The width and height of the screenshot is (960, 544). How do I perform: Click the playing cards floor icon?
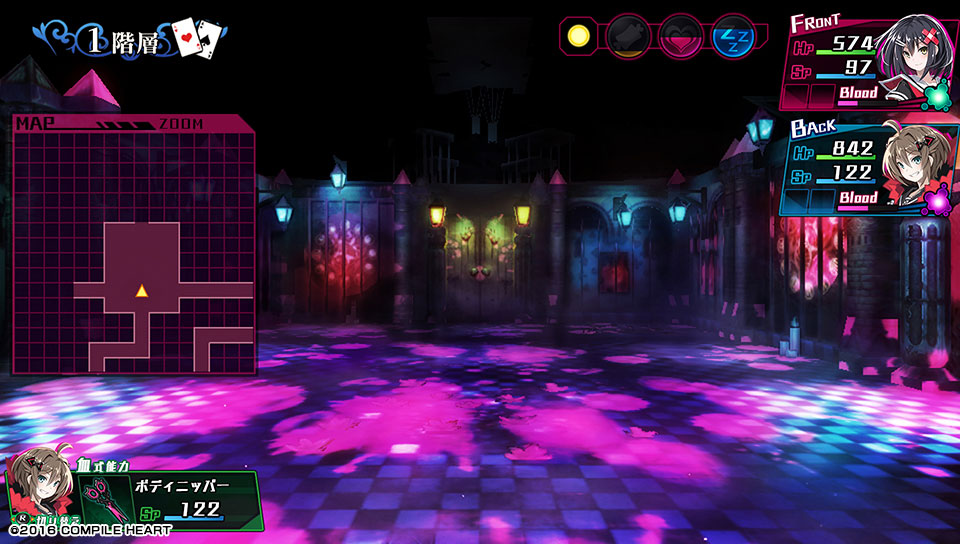point(196,39)
